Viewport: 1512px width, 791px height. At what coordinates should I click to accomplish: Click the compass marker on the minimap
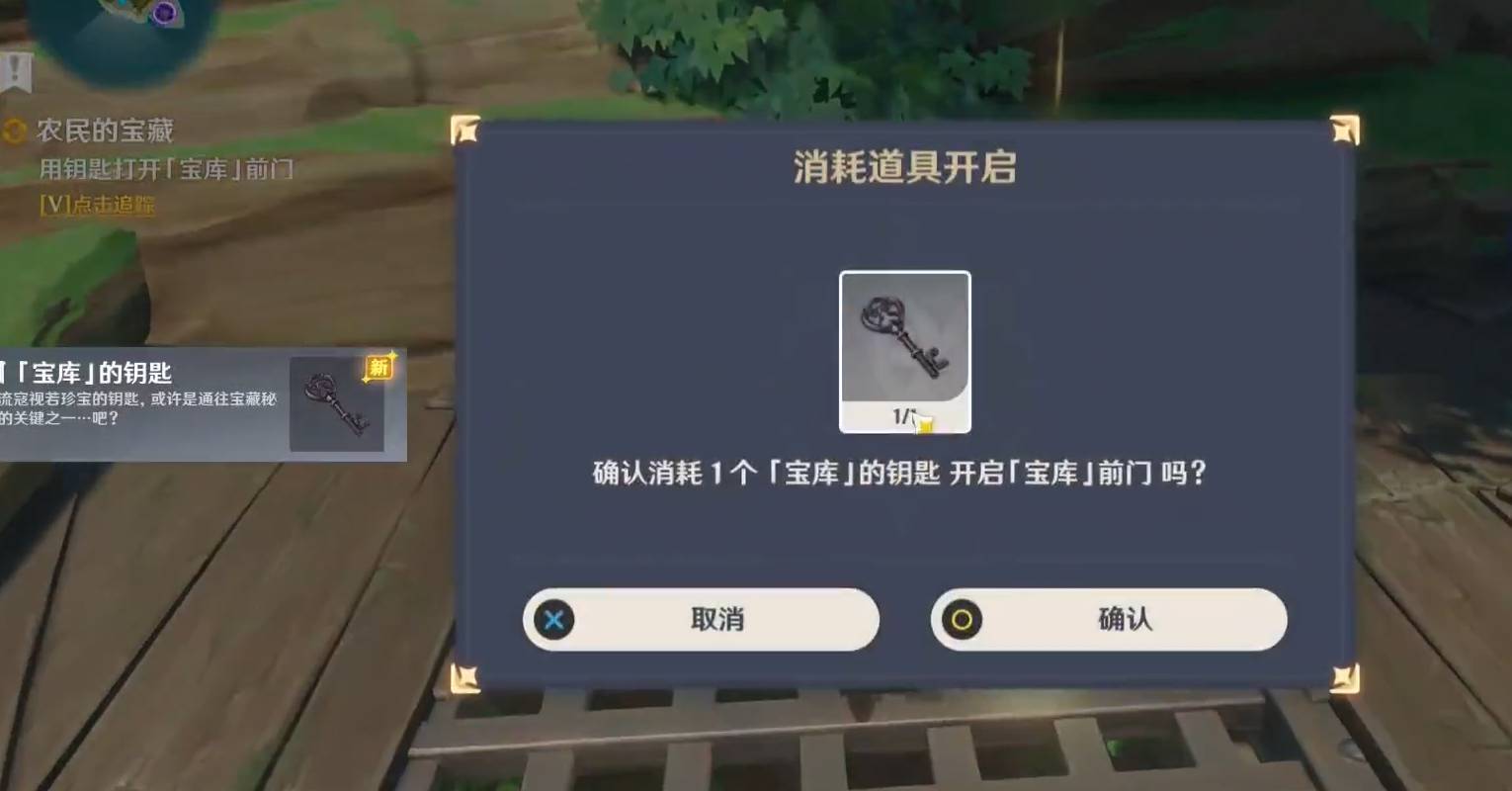167,10
